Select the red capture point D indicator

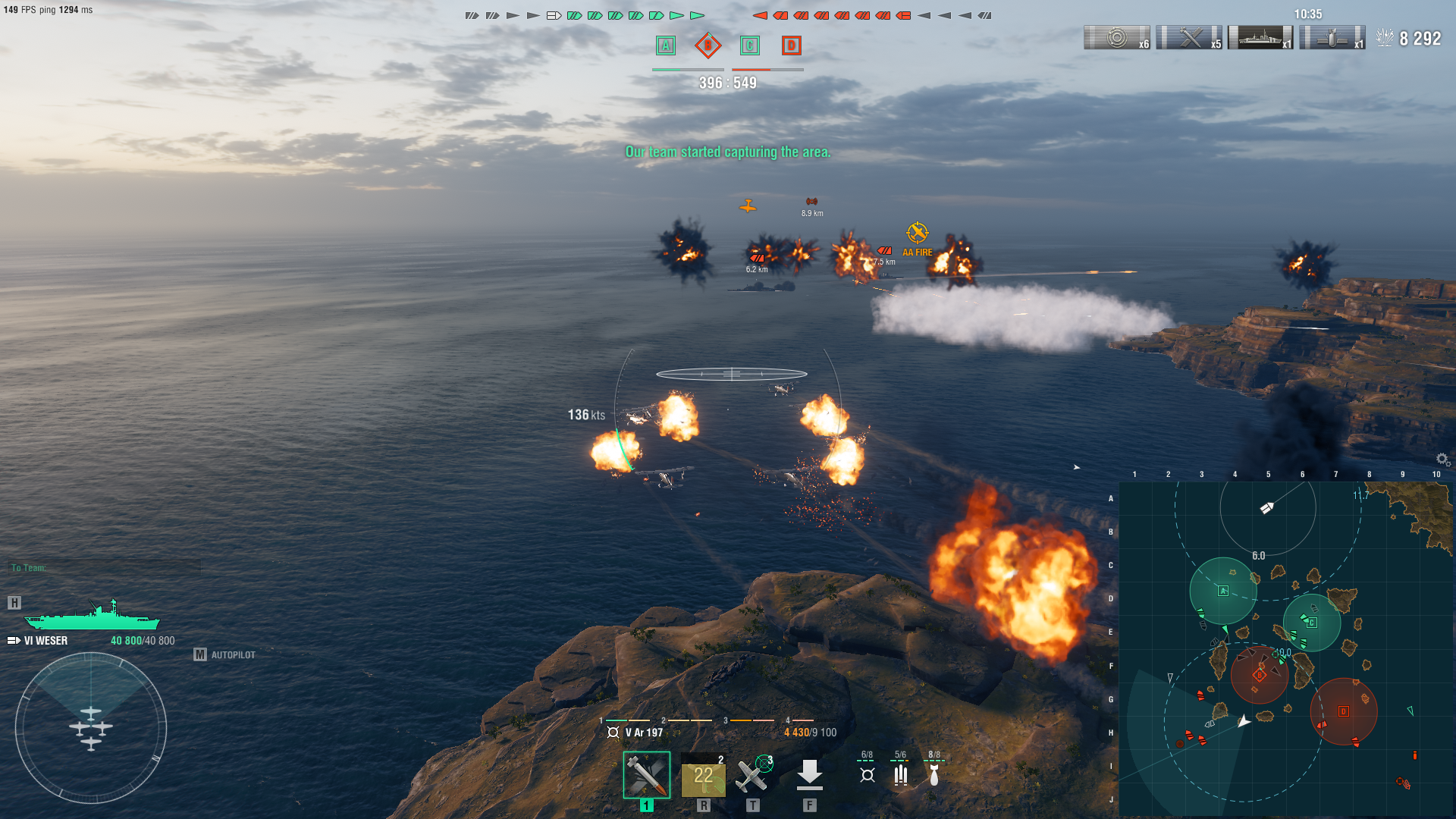coord(791,45)
